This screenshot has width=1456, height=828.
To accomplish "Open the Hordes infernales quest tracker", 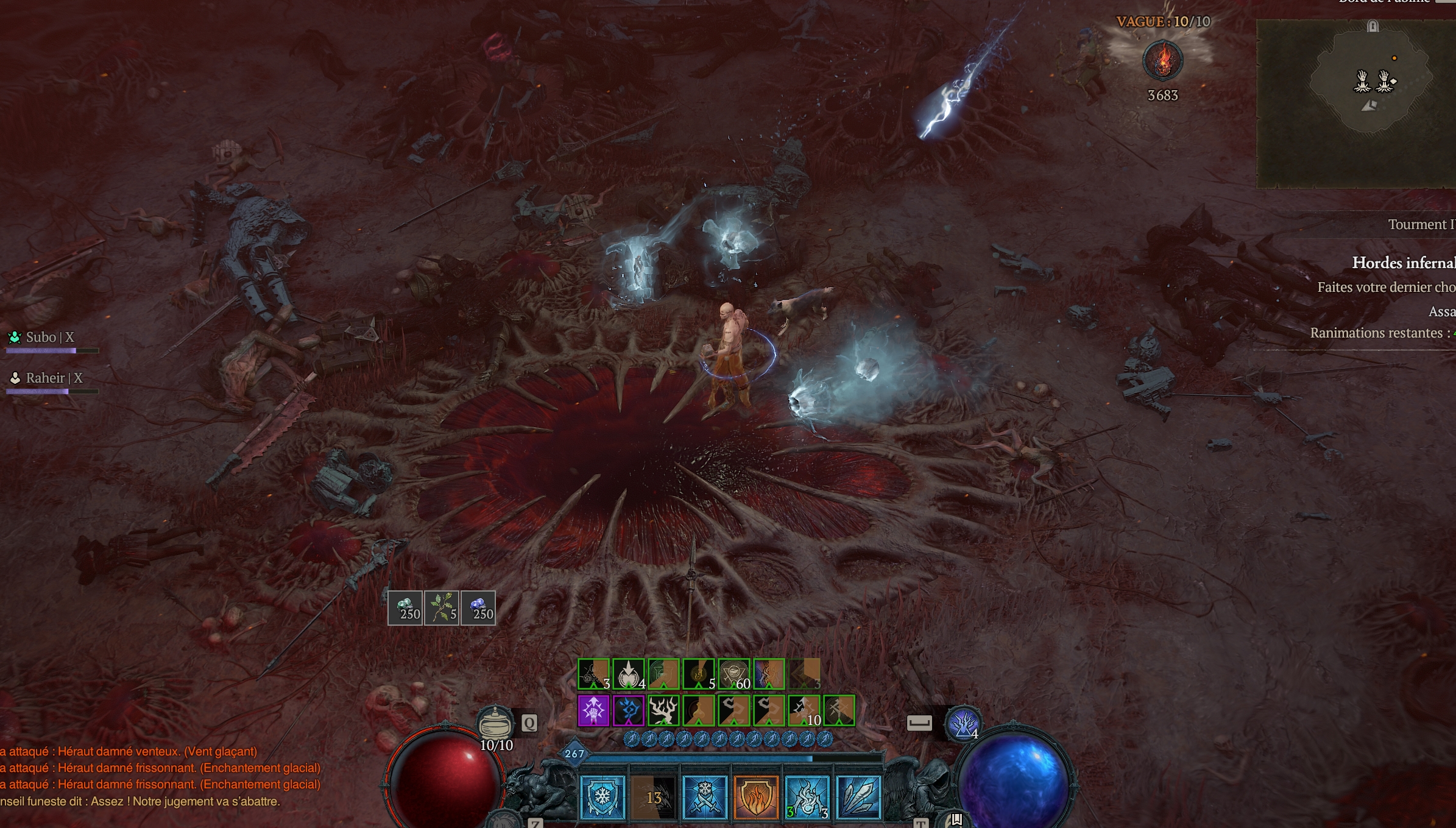I will (x=1402, y=263).
